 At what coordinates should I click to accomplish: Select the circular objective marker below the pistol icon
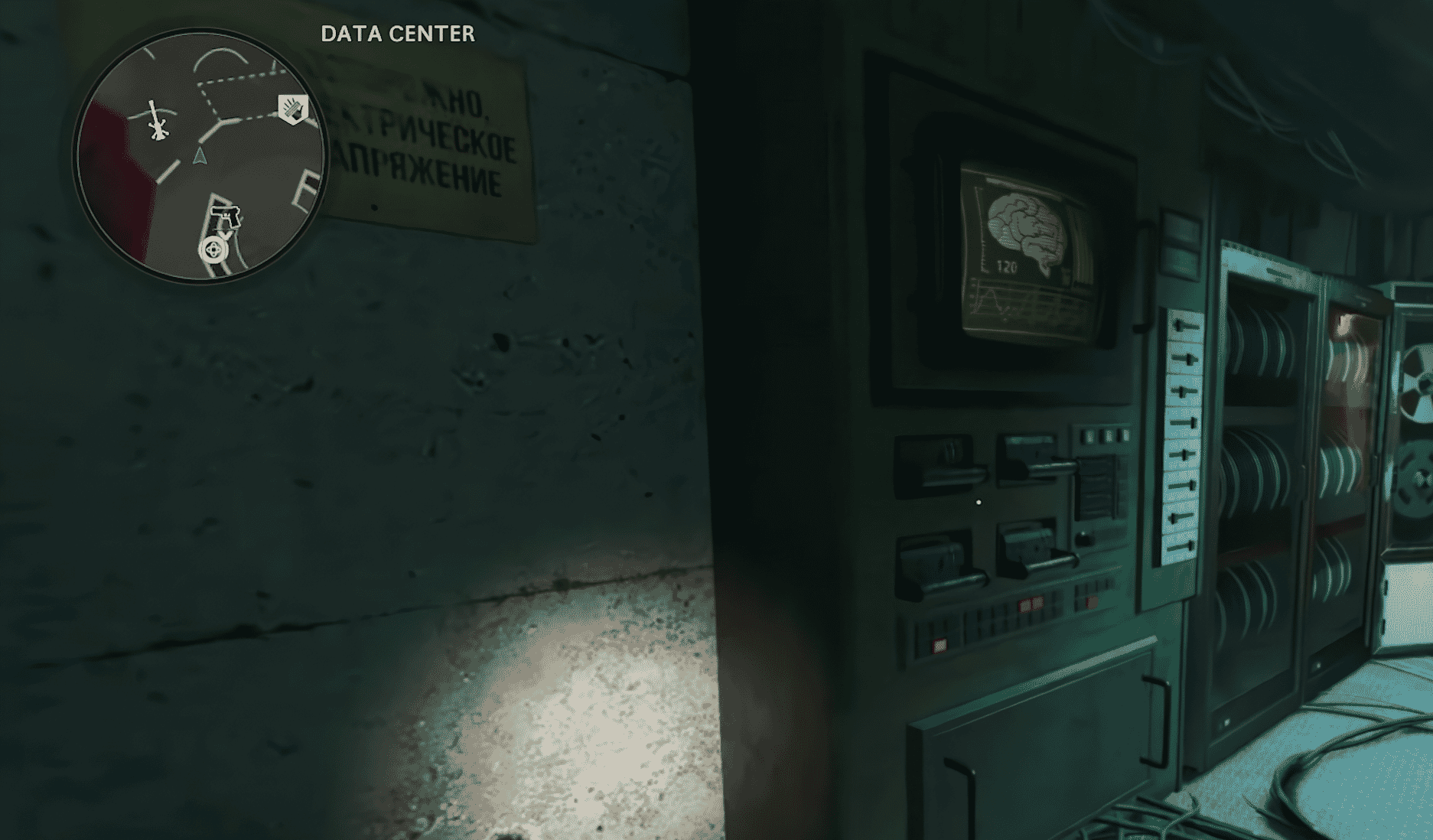(213, 248)
